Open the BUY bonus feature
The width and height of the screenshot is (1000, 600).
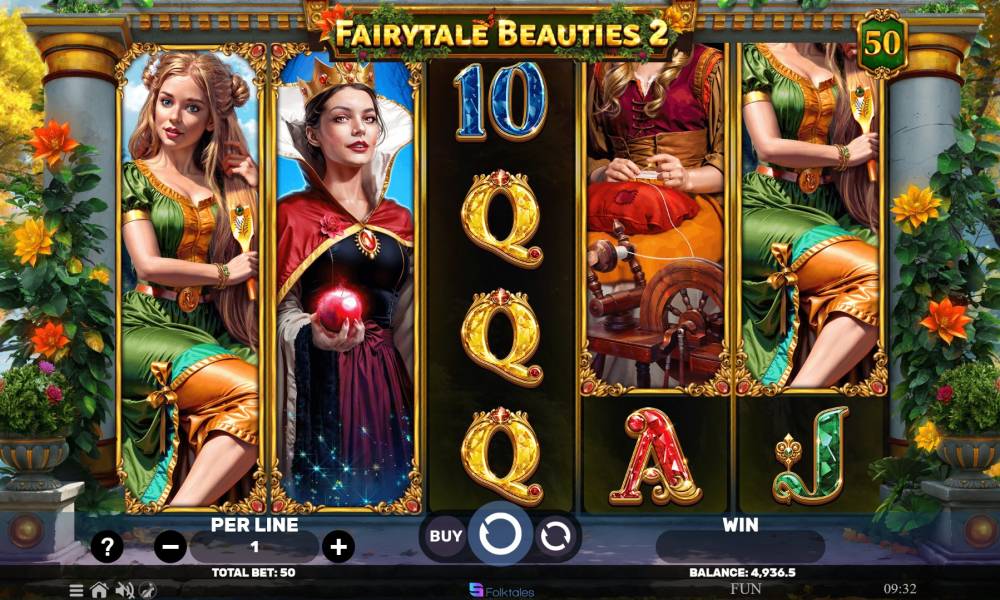tap(446, 536)
